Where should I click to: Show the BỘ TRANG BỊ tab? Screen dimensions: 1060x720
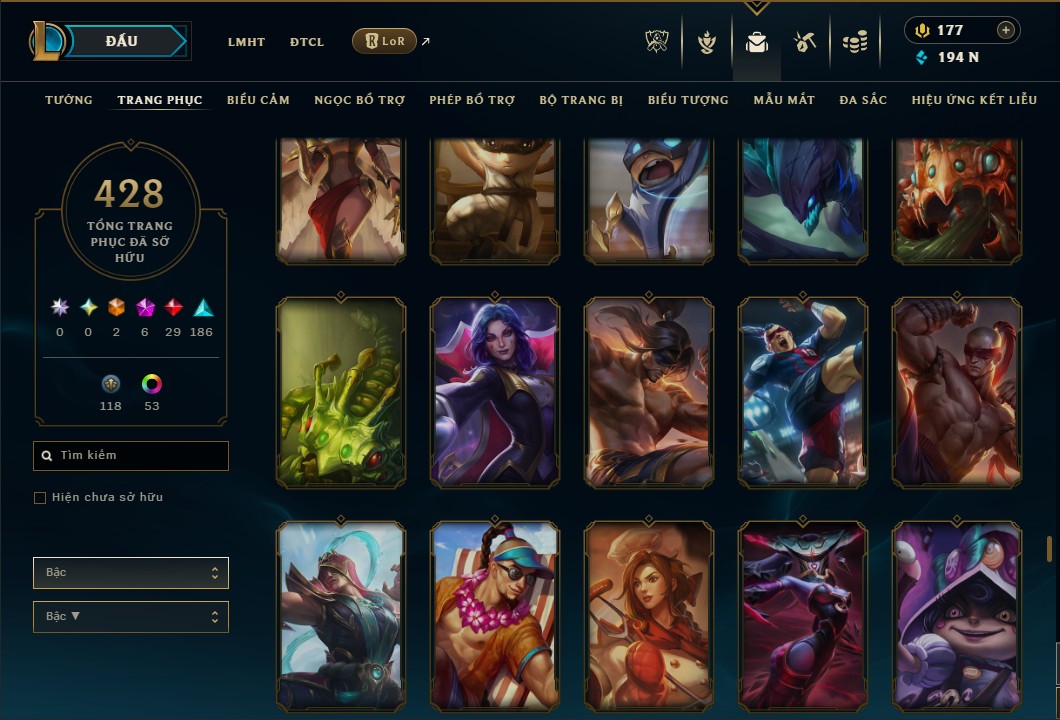[581, 100]
